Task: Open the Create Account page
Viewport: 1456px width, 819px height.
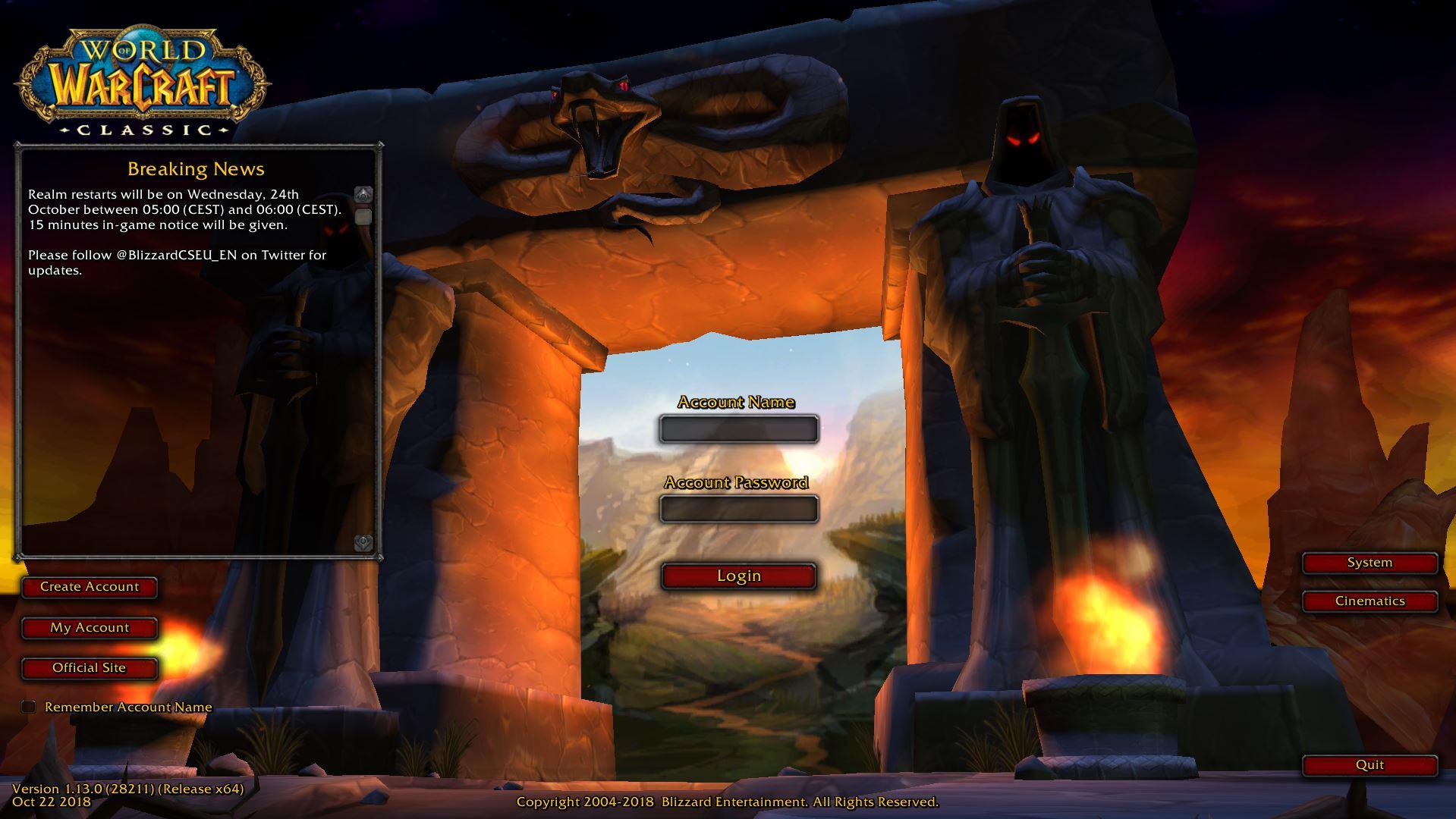Action: pyautogui.click(x=90, y=587)
